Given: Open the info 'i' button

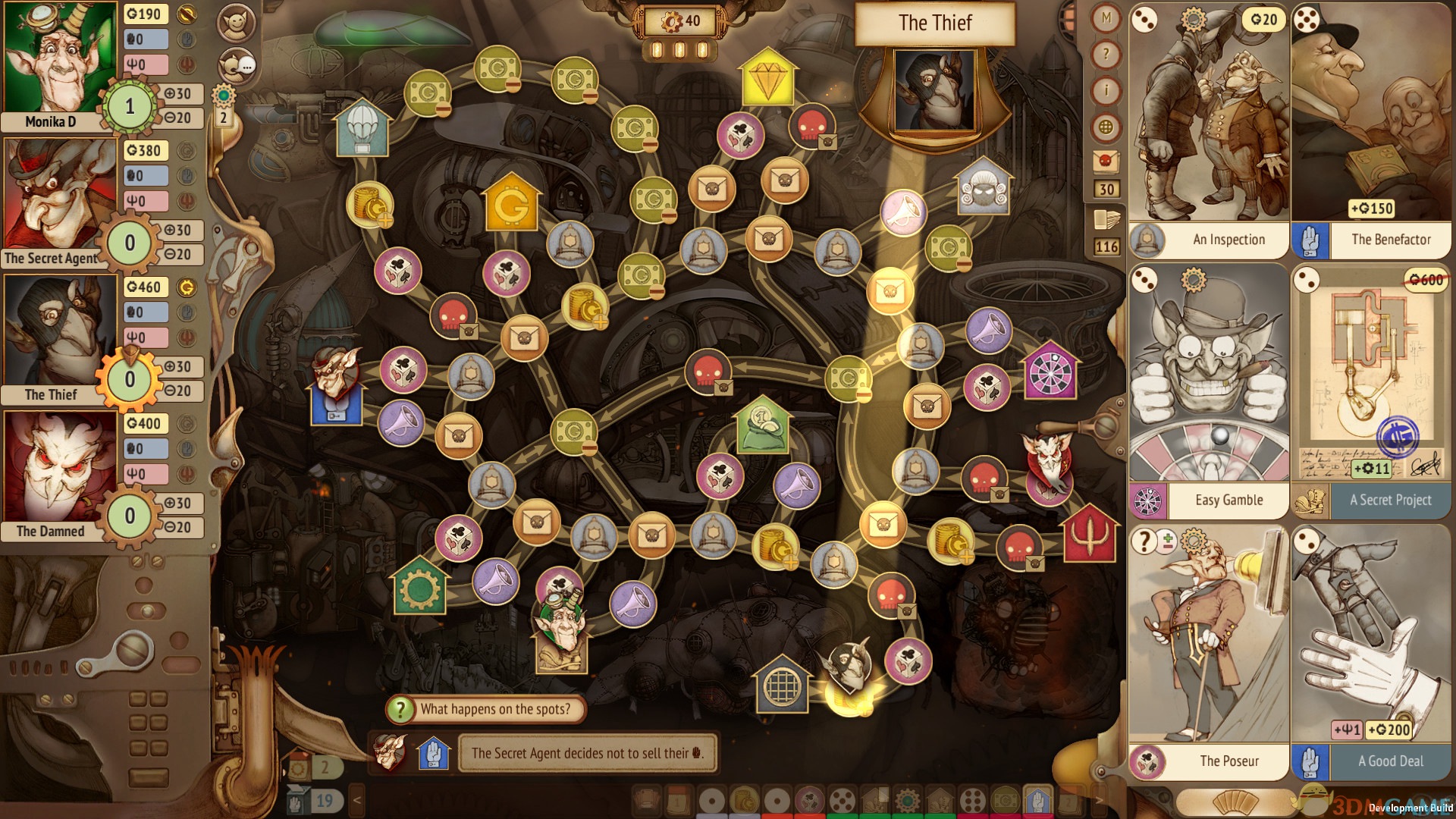Looking at the screenshot, I should 1106,91.
